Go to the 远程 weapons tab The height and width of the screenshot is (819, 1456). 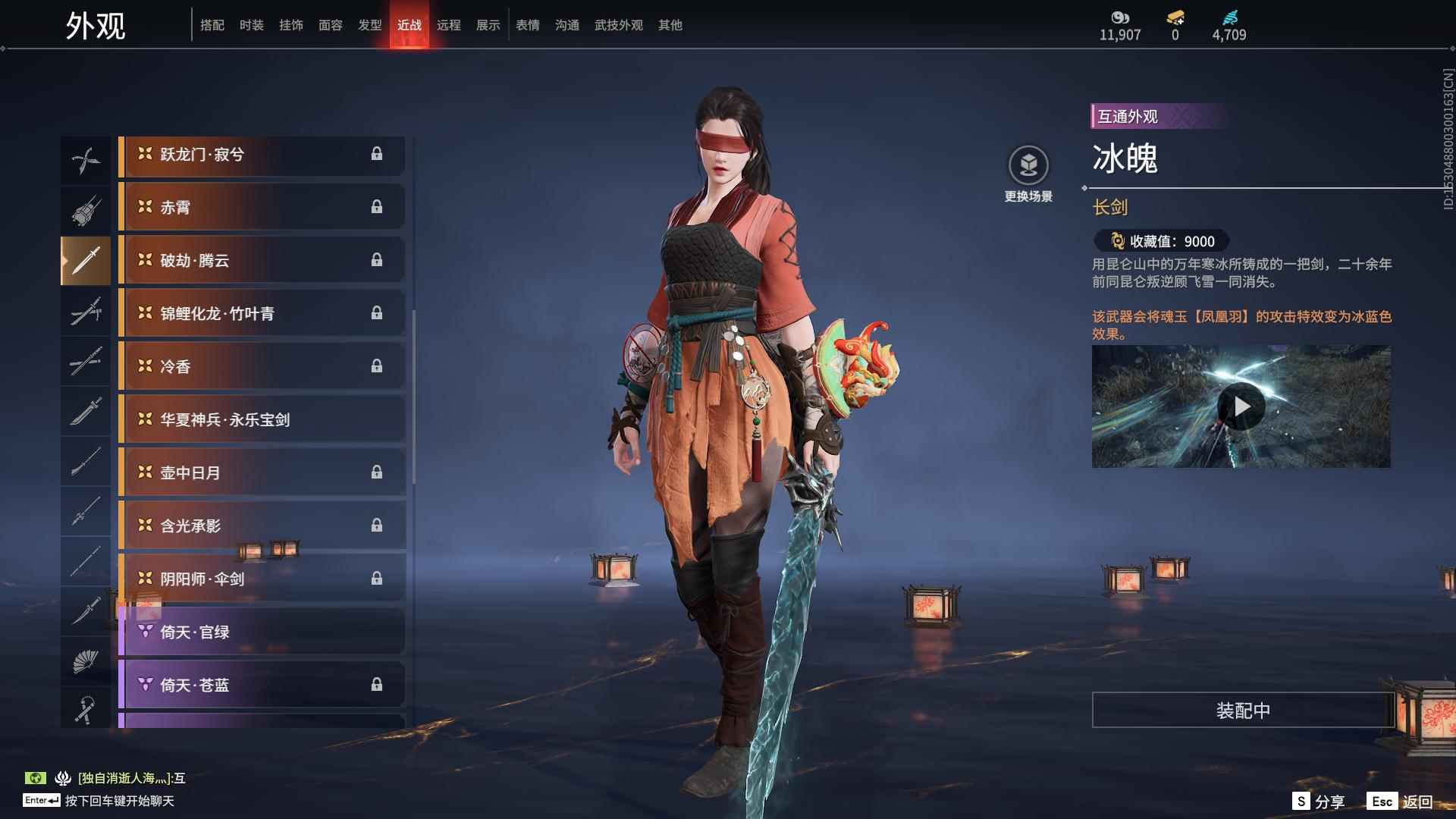tap(448, 25)
